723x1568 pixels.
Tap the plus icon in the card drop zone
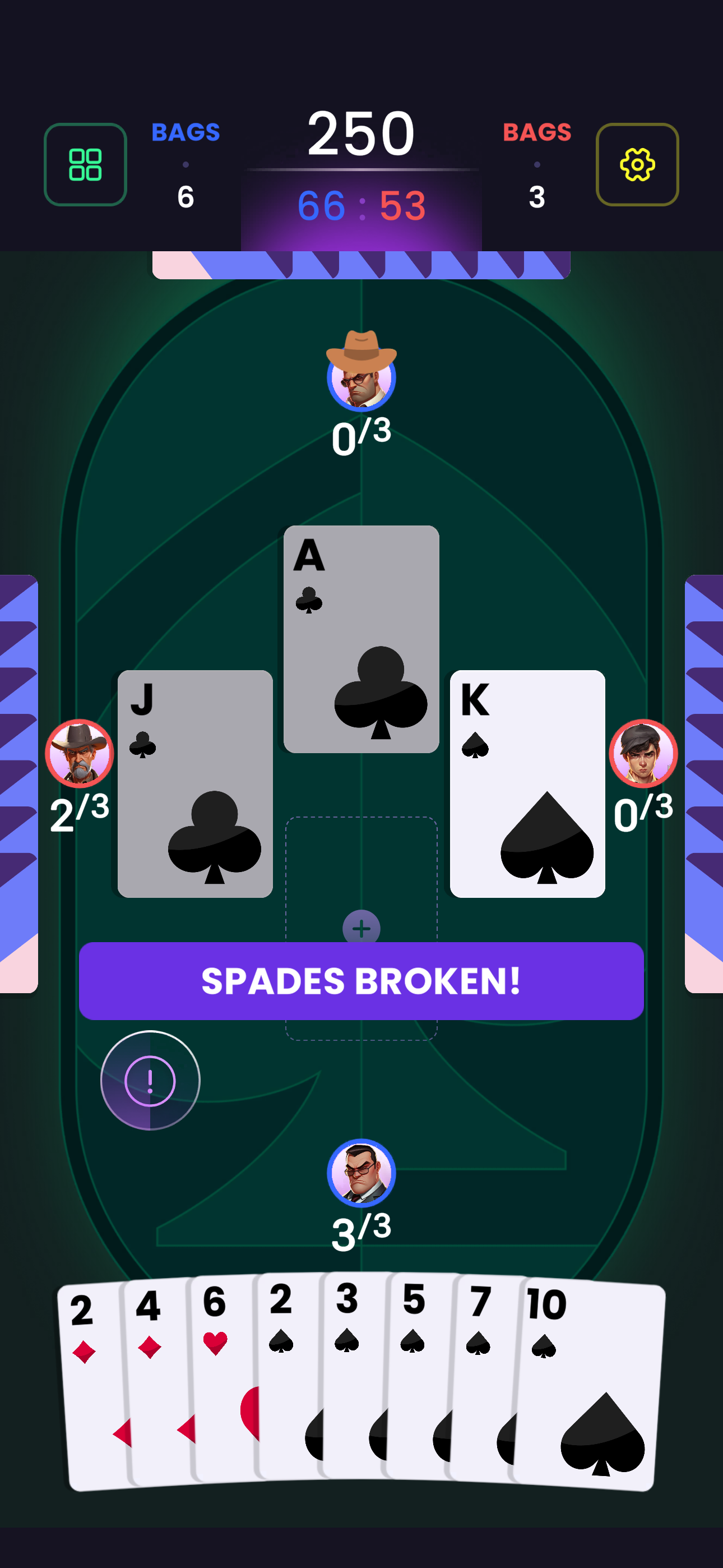click(x=361, y=928)
